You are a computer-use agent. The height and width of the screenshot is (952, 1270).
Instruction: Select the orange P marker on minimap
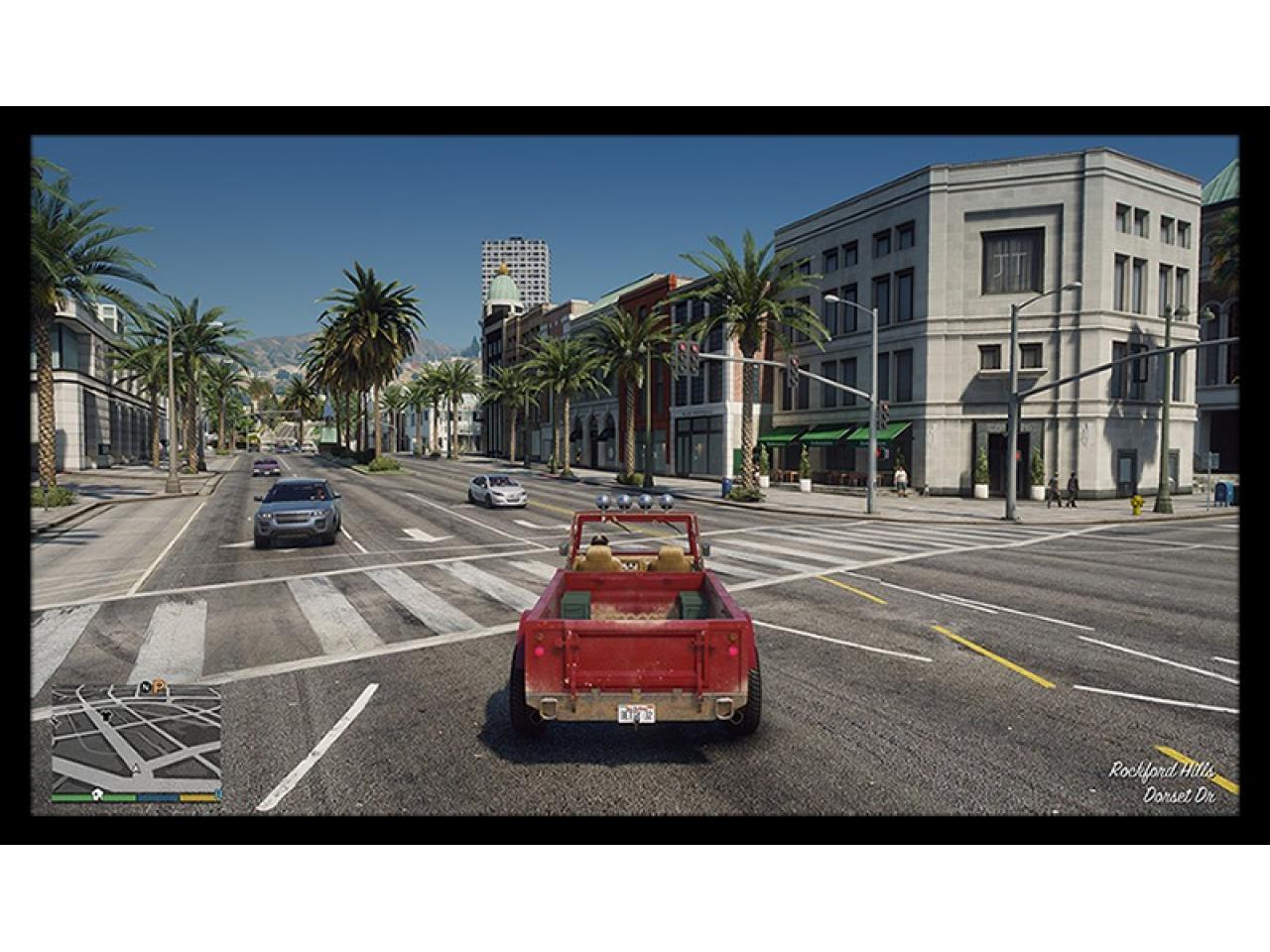(158, 687)
